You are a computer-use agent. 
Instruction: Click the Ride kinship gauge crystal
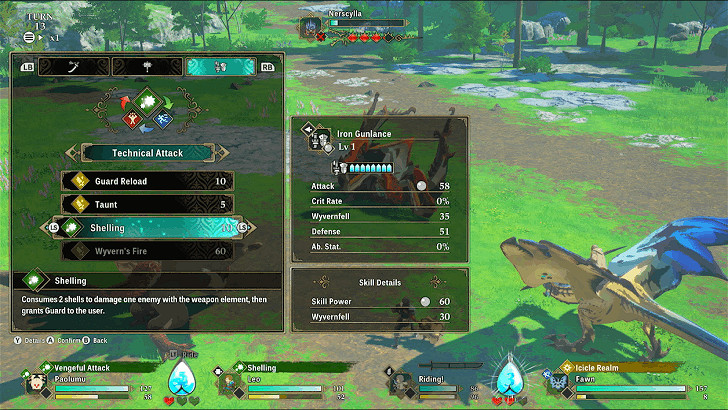(x=181, y=378)
